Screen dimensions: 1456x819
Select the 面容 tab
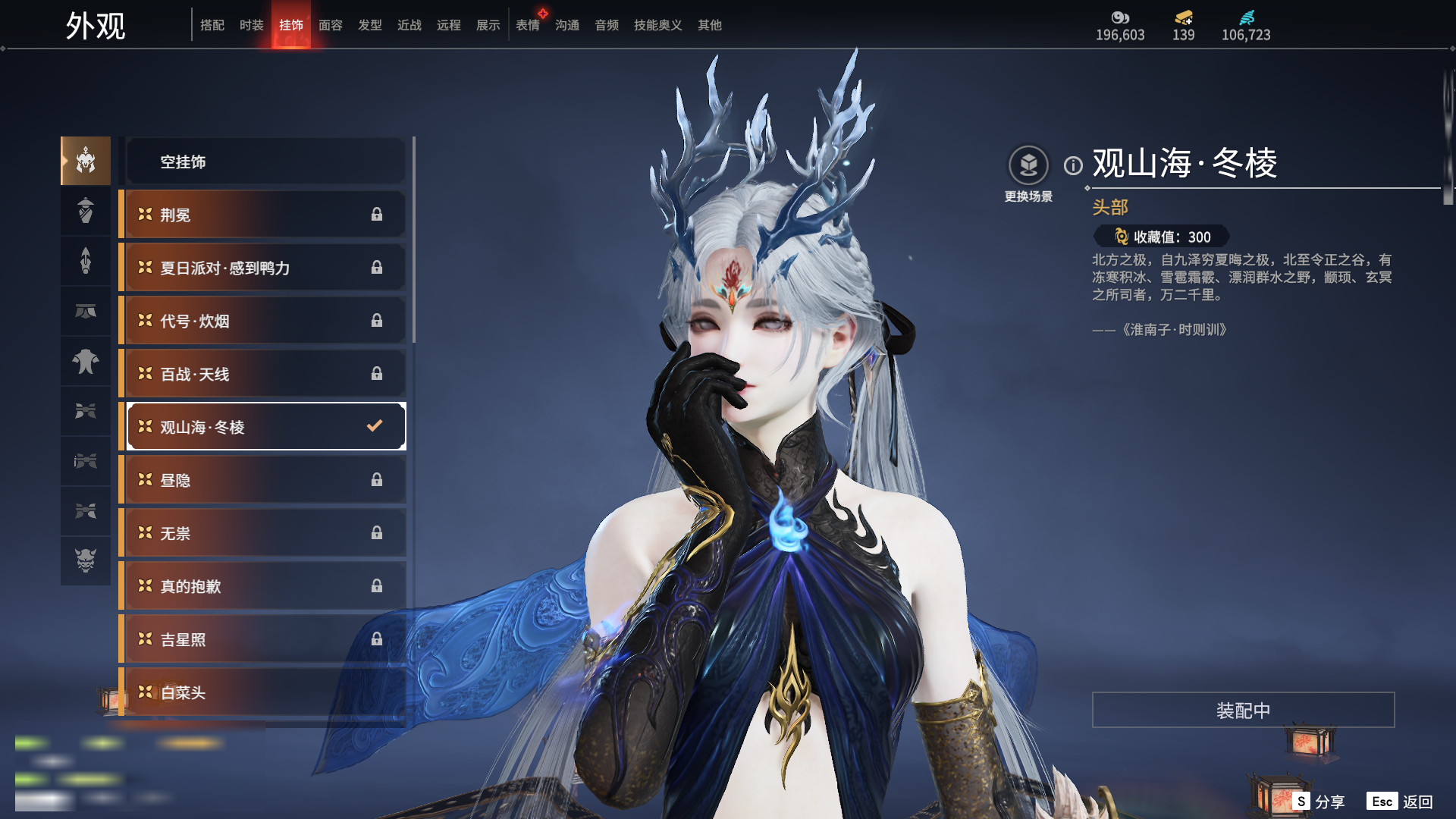pyautogui.click(x=330, y=25)
